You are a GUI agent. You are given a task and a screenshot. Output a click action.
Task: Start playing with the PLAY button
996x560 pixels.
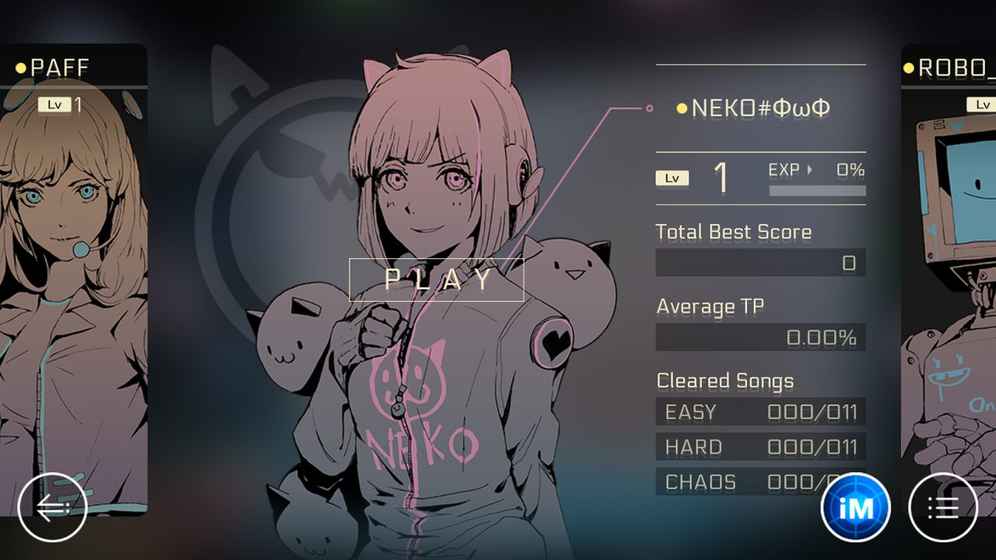tap(436, 279)
